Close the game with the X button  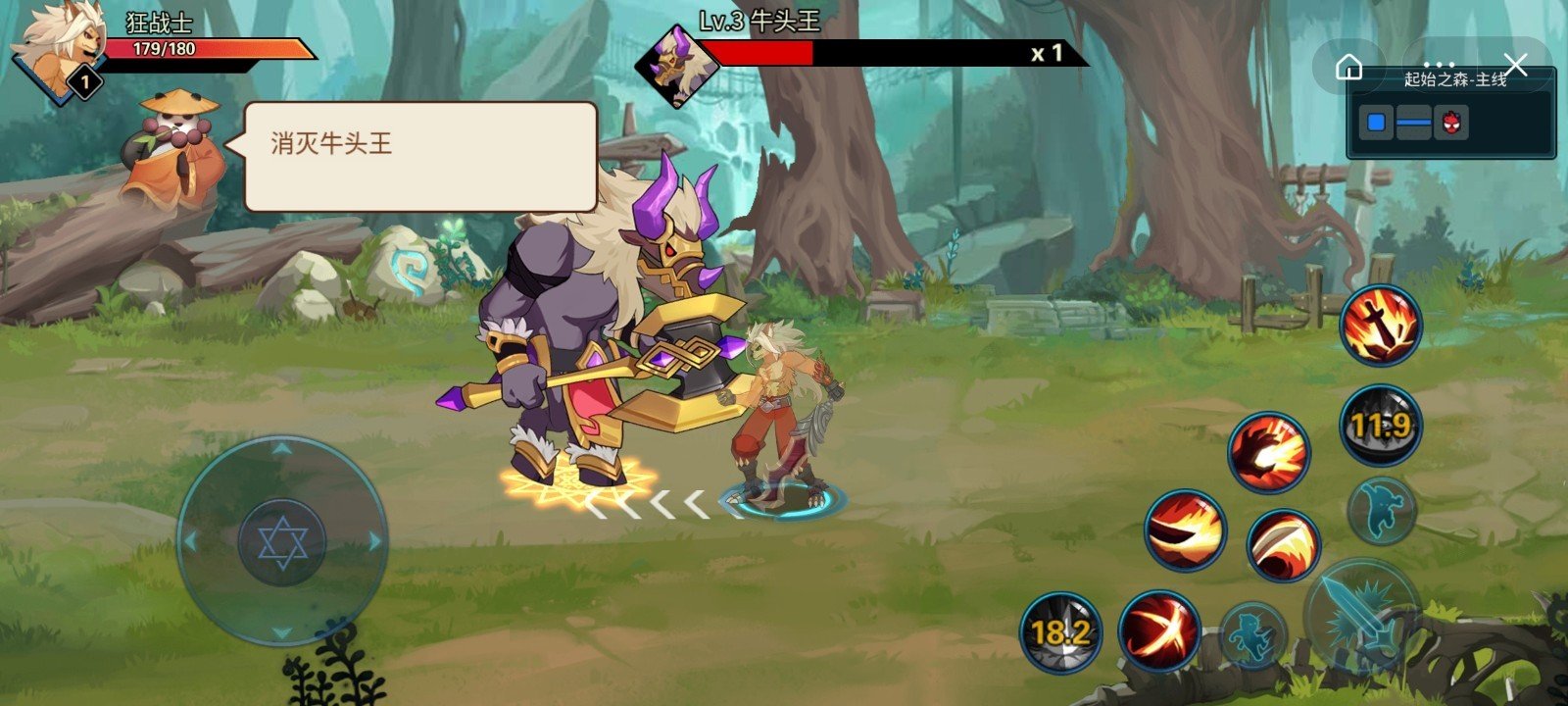[x=1516, y=66]
